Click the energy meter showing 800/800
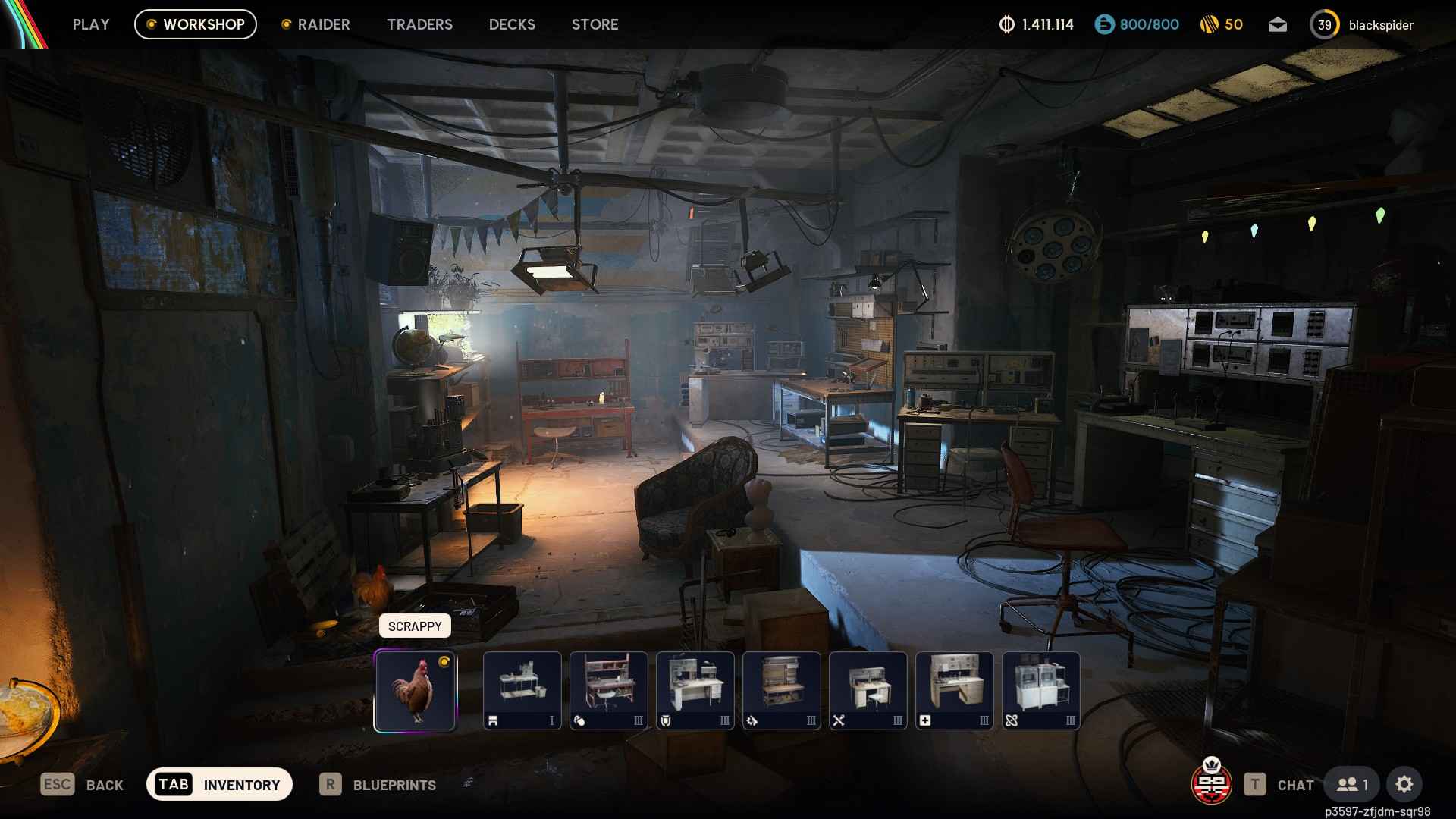1456x819 pixels. 1135,24
